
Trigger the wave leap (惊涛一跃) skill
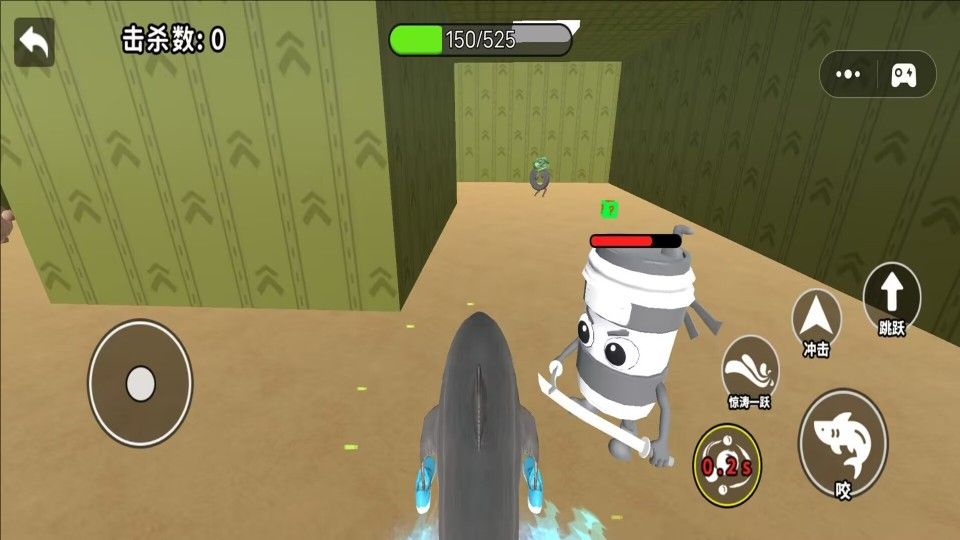(750, 370)
